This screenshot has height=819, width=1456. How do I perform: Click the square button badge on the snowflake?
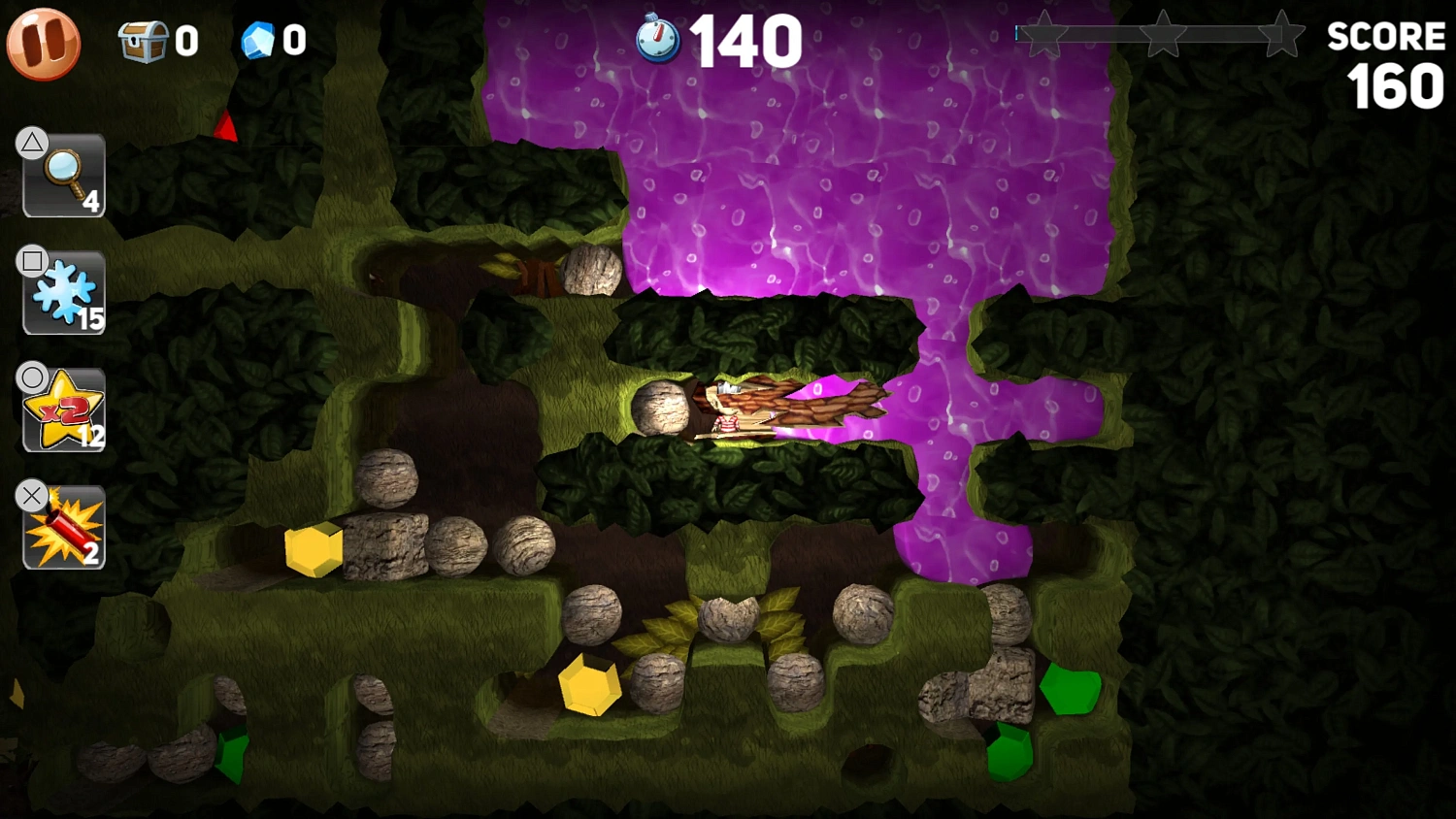[x=31, y=259]
